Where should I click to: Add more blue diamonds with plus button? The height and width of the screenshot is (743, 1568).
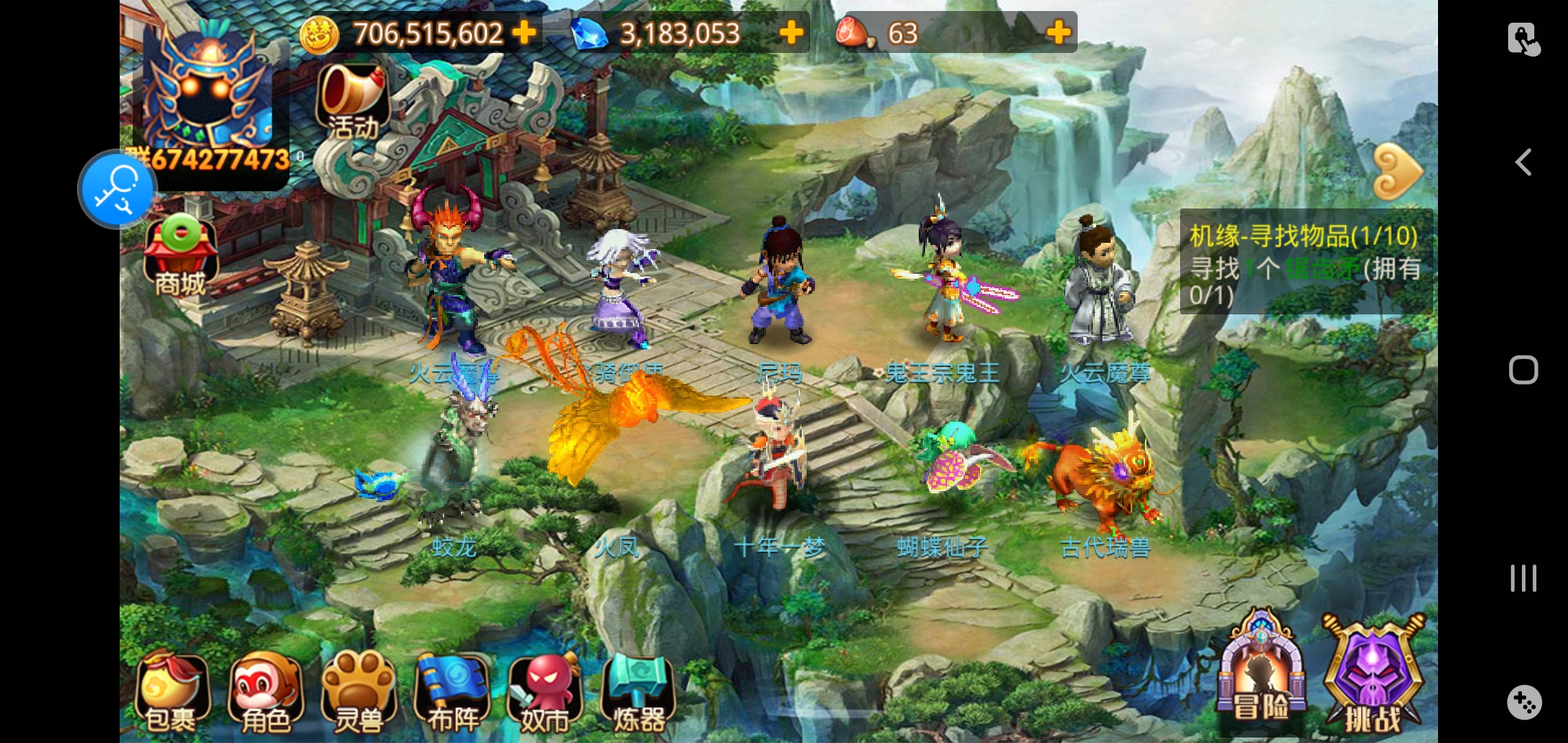[x=792, y=32]
